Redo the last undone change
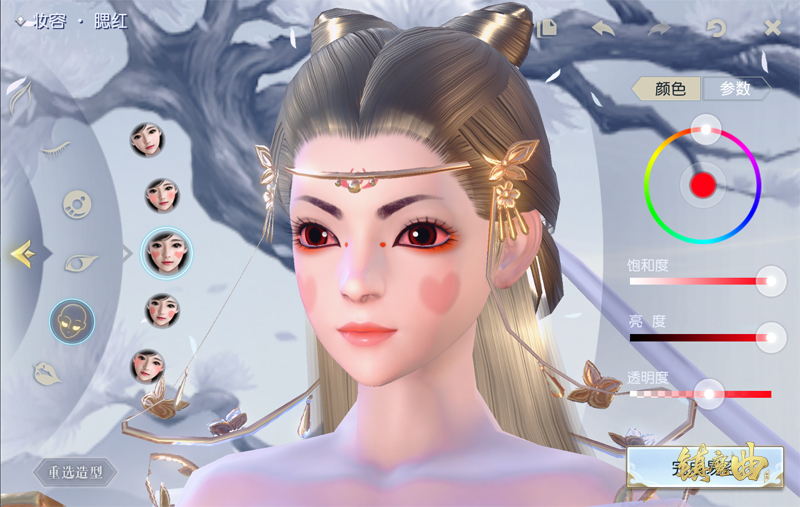This screenshot has width=800, height=507. (x=659, y=28)
